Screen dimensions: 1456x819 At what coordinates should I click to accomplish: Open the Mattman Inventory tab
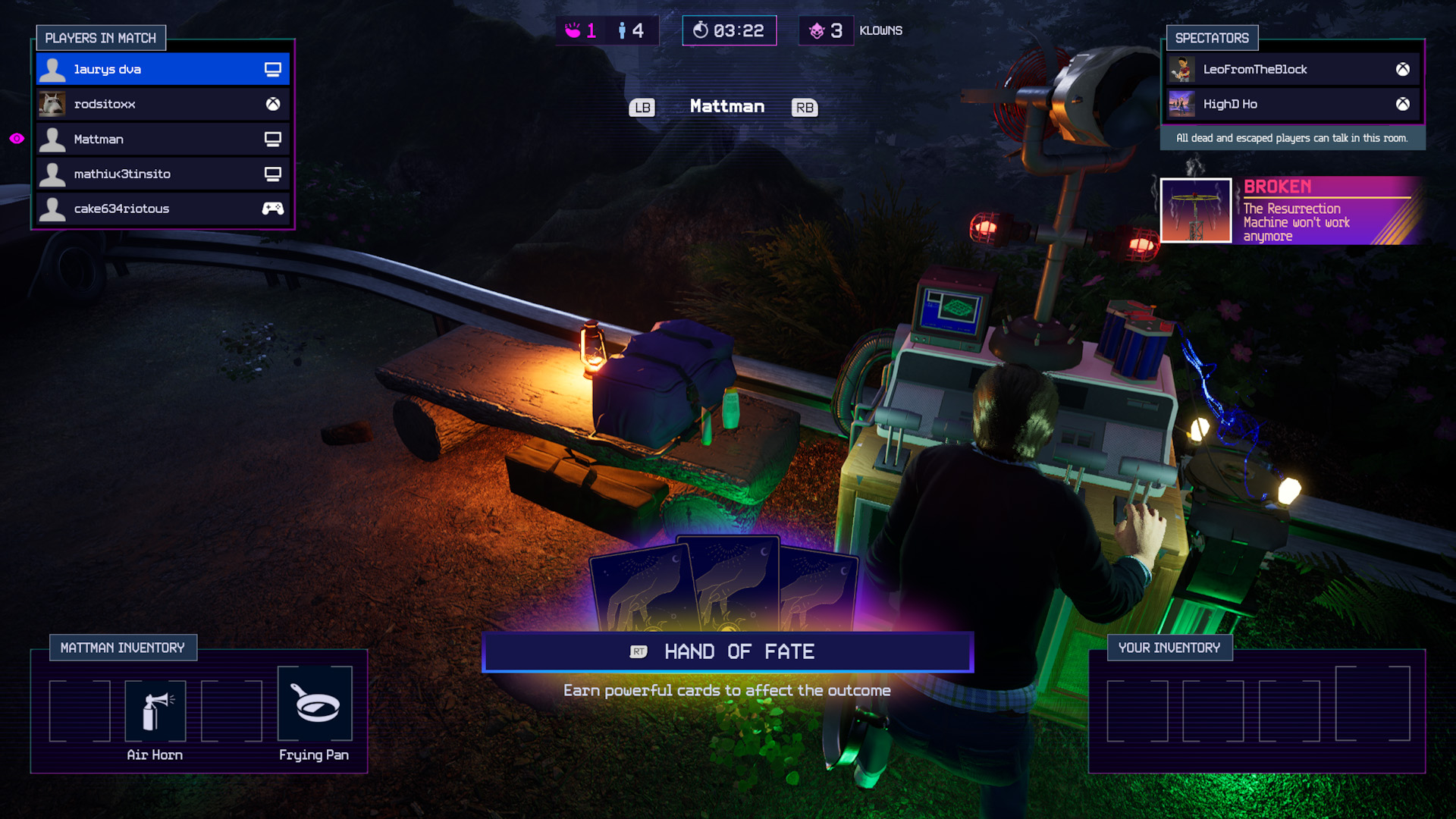pyautogui.click(x=122, y=647)
